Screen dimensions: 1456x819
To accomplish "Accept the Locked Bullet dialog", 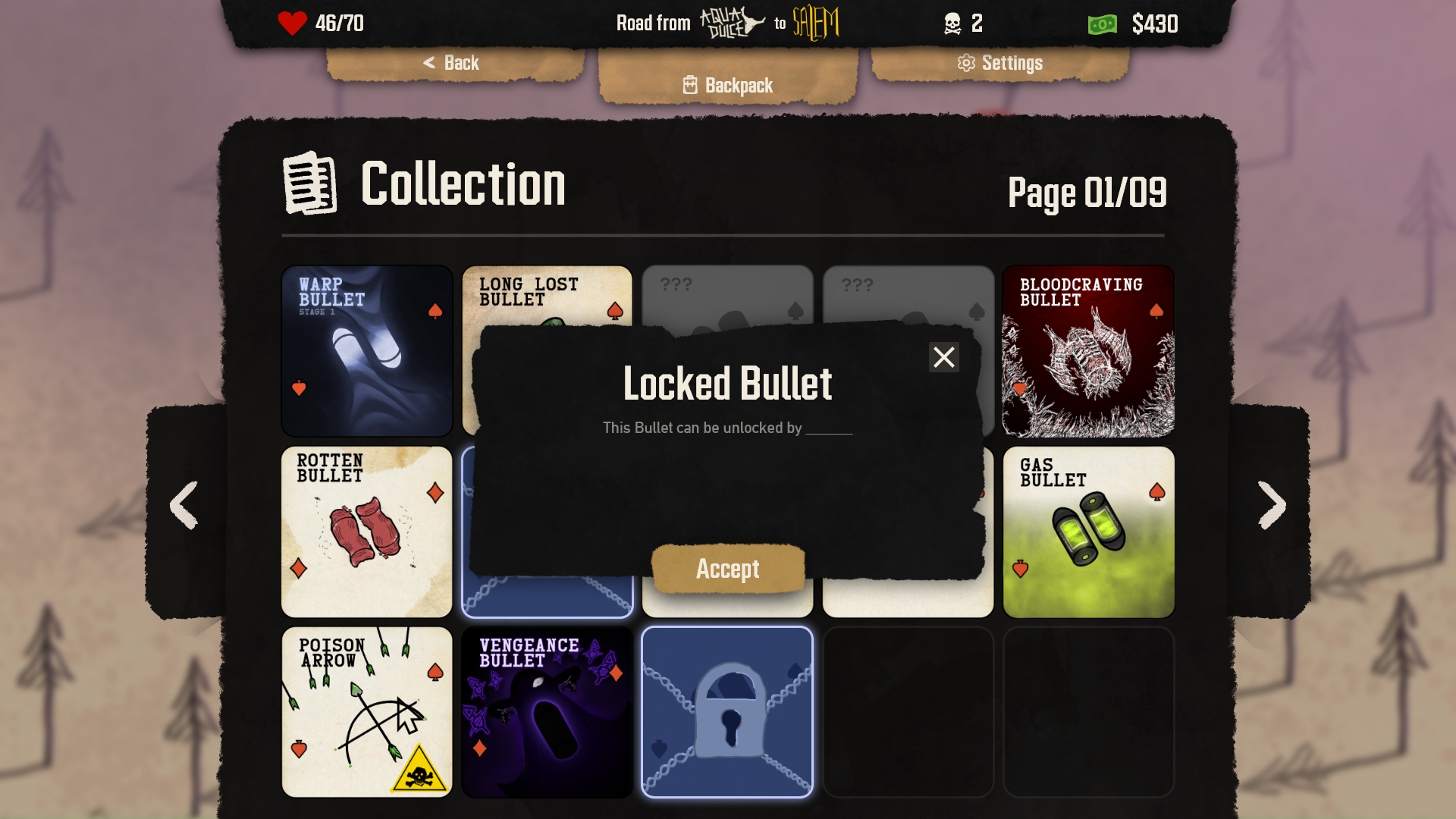I will click(728, 569).
